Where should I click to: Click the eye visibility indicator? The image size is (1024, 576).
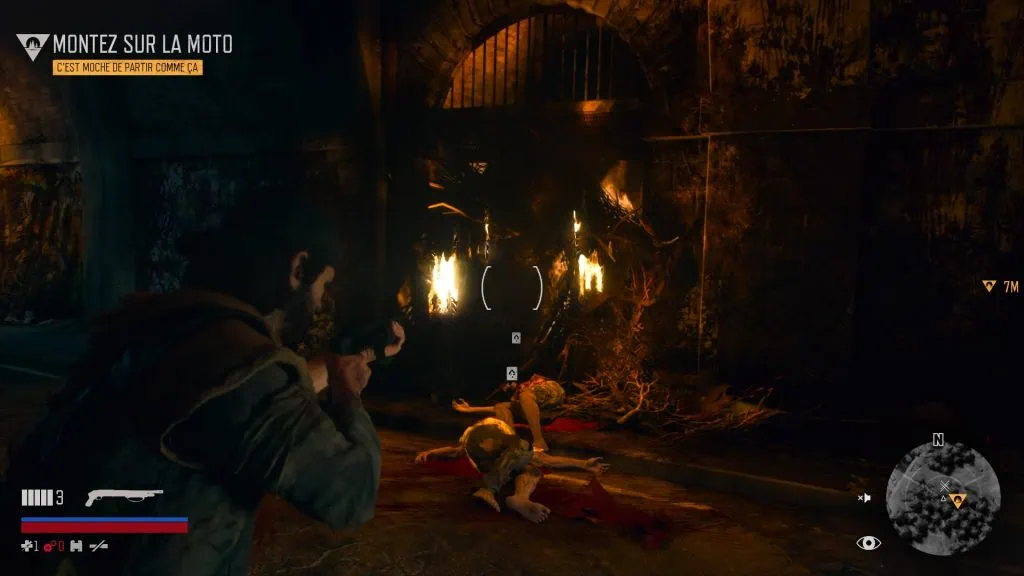click(x=869, y=543)
